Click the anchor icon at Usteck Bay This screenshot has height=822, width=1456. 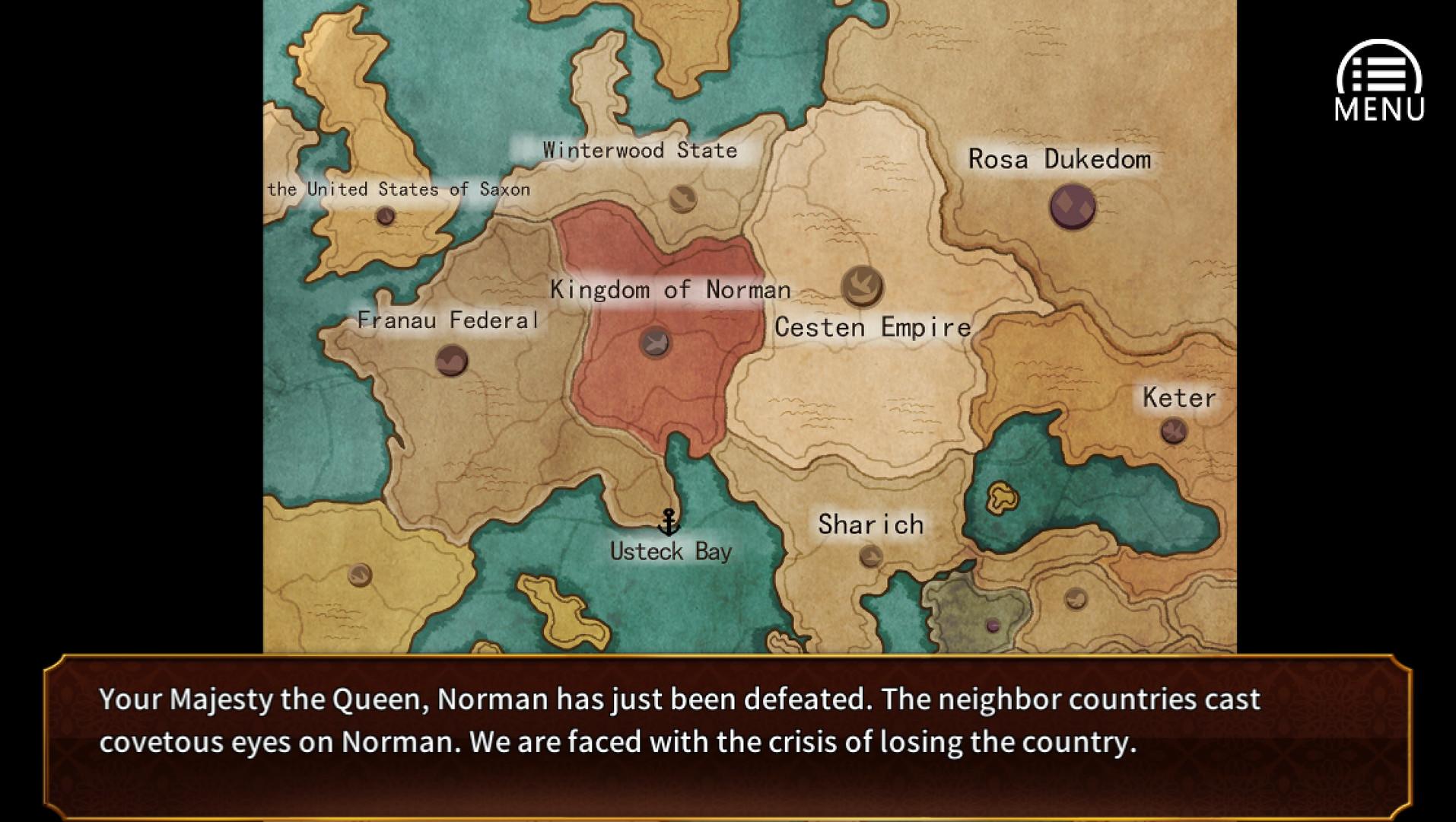click(670, 523)
